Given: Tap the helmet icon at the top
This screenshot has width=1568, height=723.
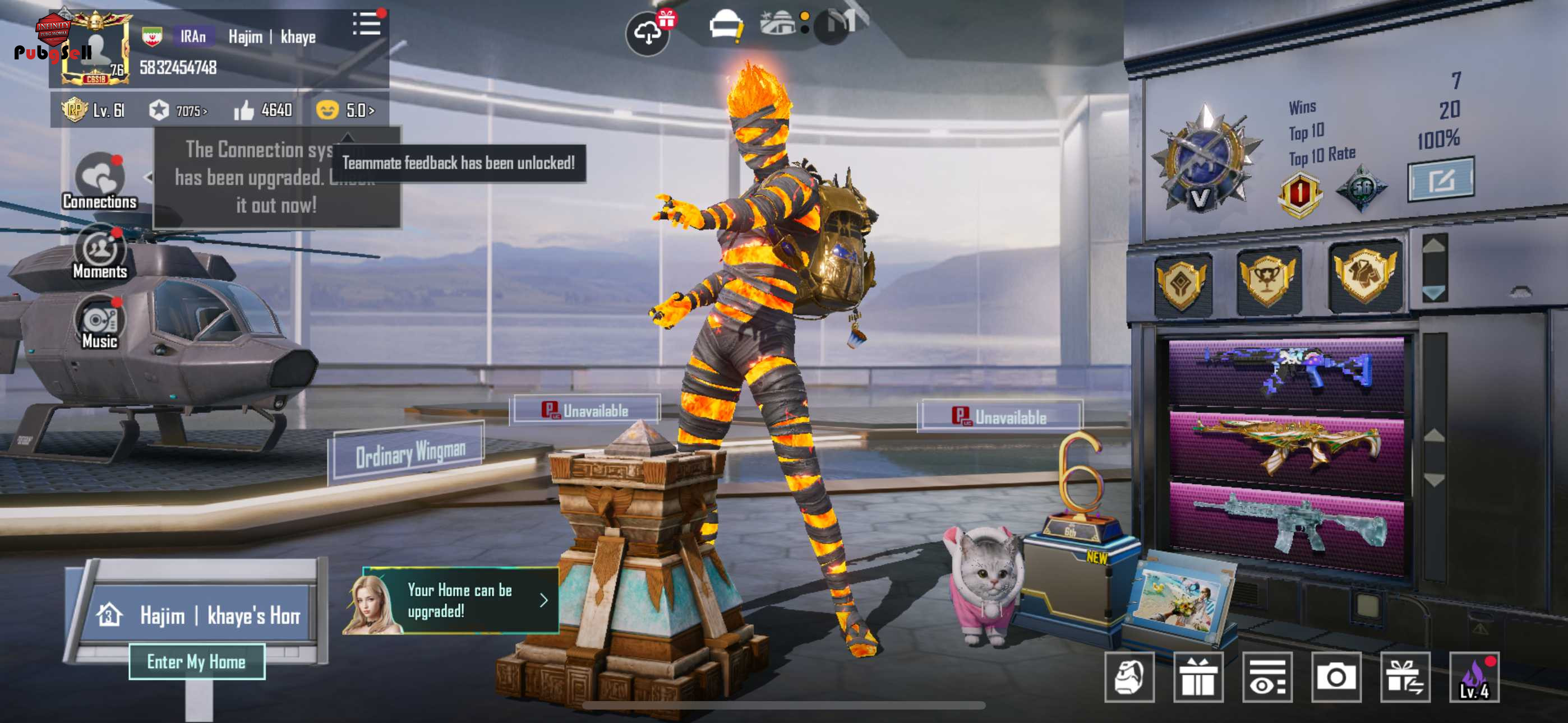Looking at the screenshot, I should coord(725,27).
